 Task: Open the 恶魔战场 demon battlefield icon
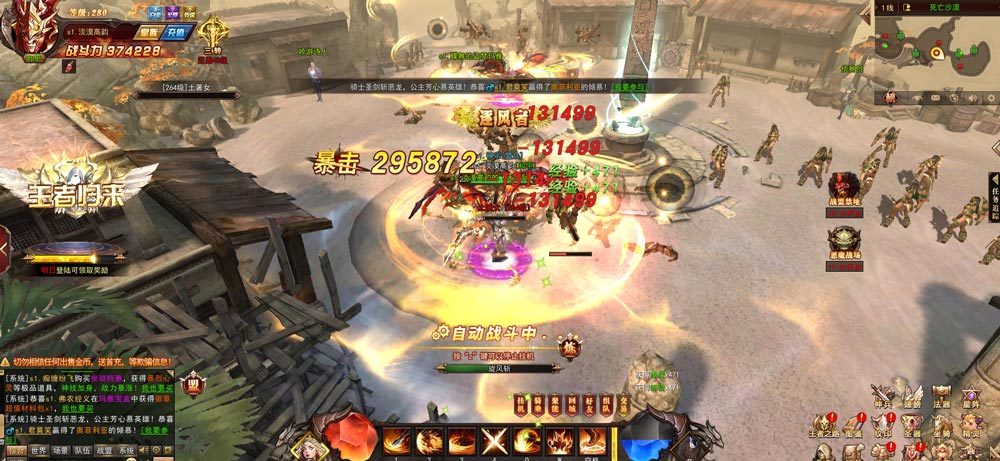coord(844,244)
